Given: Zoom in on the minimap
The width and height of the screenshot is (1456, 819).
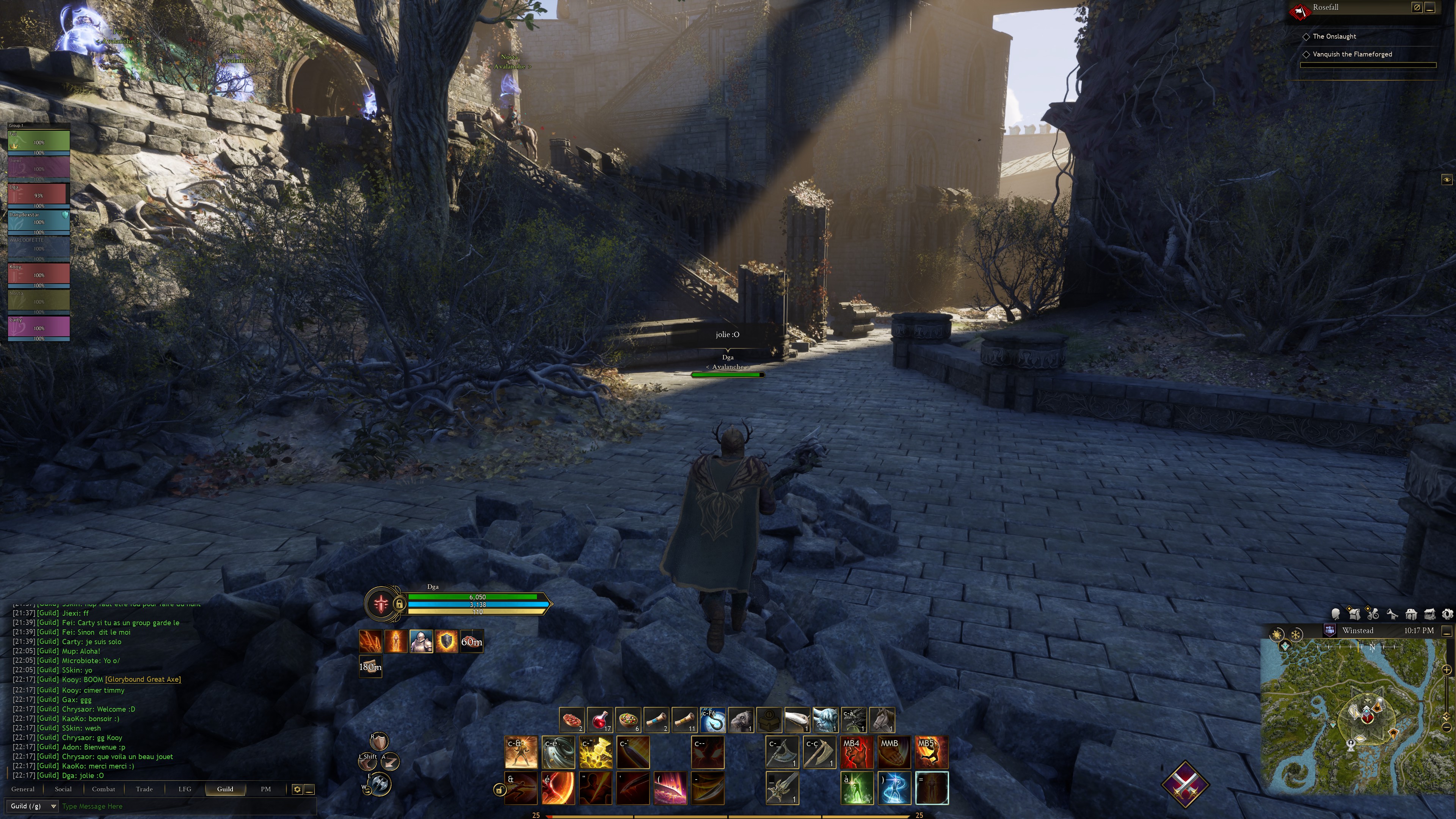Looking at the screenshot, I should coord(1447,670).
